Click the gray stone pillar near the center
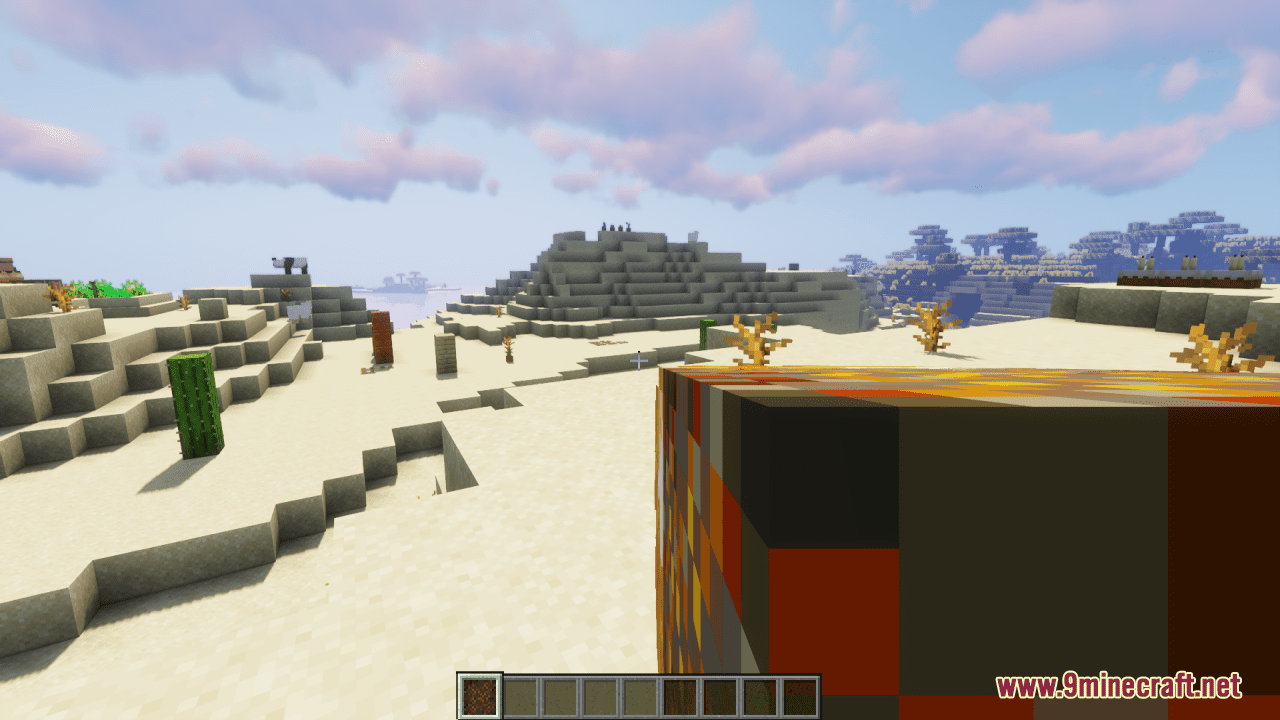 pyautogui.click(x=447, y=355)
